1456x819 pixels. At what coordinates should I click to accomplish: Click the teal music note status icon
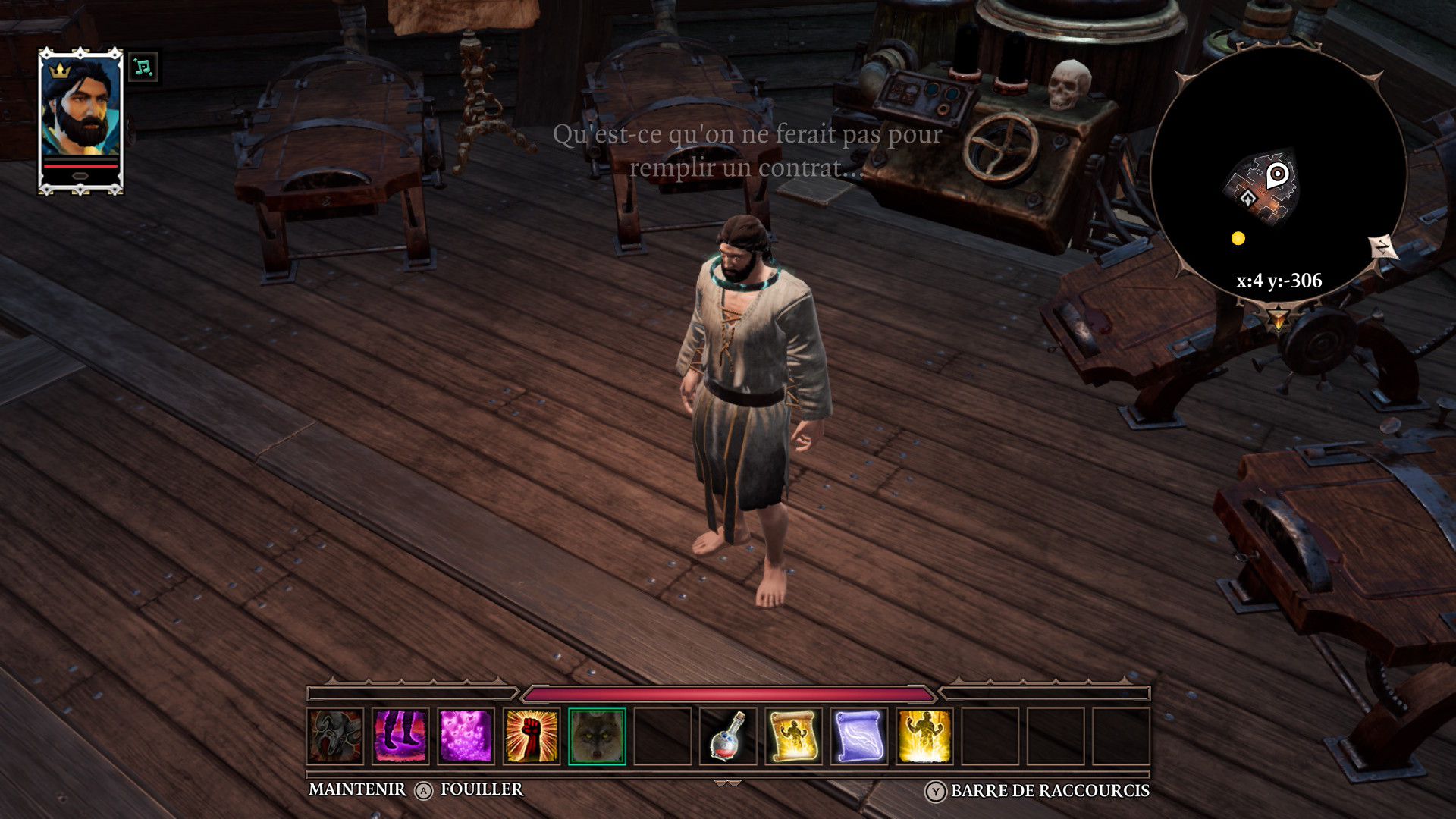pyautogui.click(x=143, y=67)
